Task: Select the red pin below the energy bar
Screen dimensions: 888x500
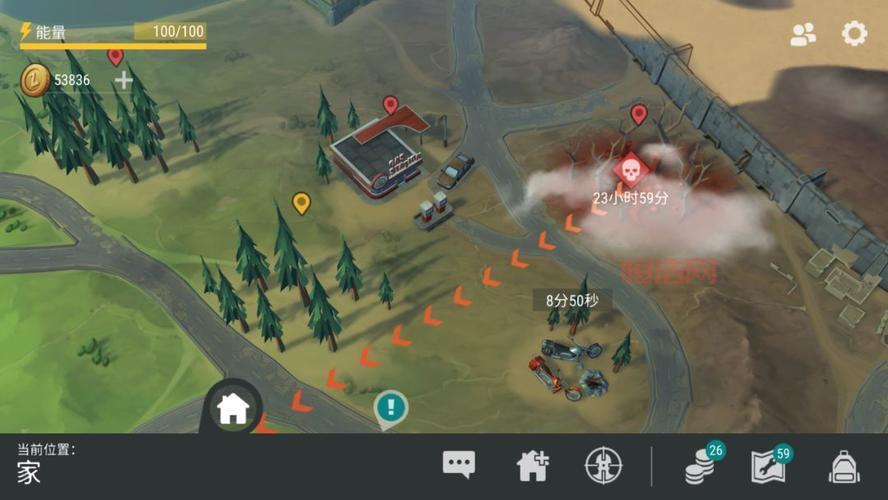Action: click(115, 56)
